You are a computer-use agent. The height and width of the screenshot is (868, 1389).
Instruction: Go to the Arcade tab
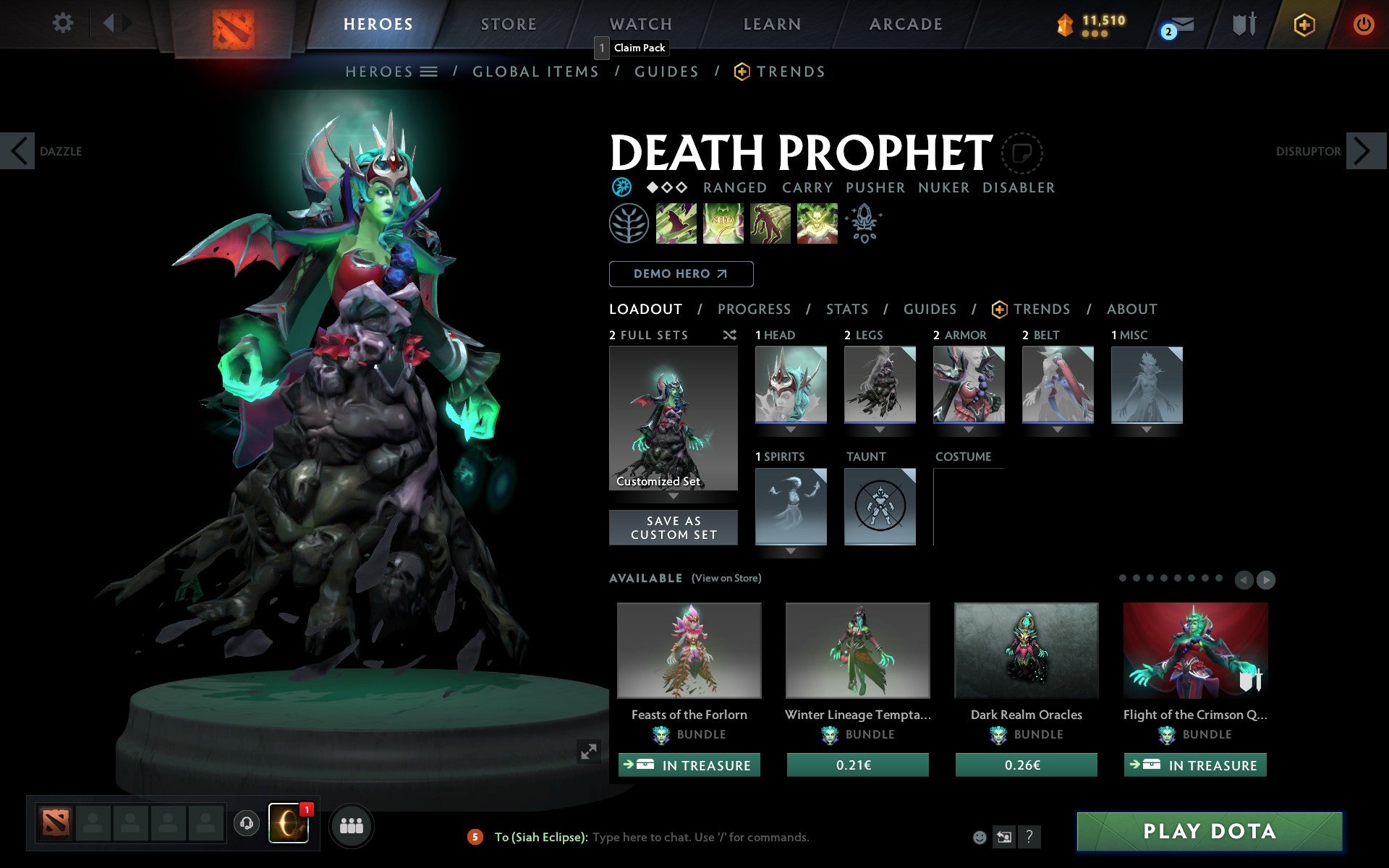906,25
